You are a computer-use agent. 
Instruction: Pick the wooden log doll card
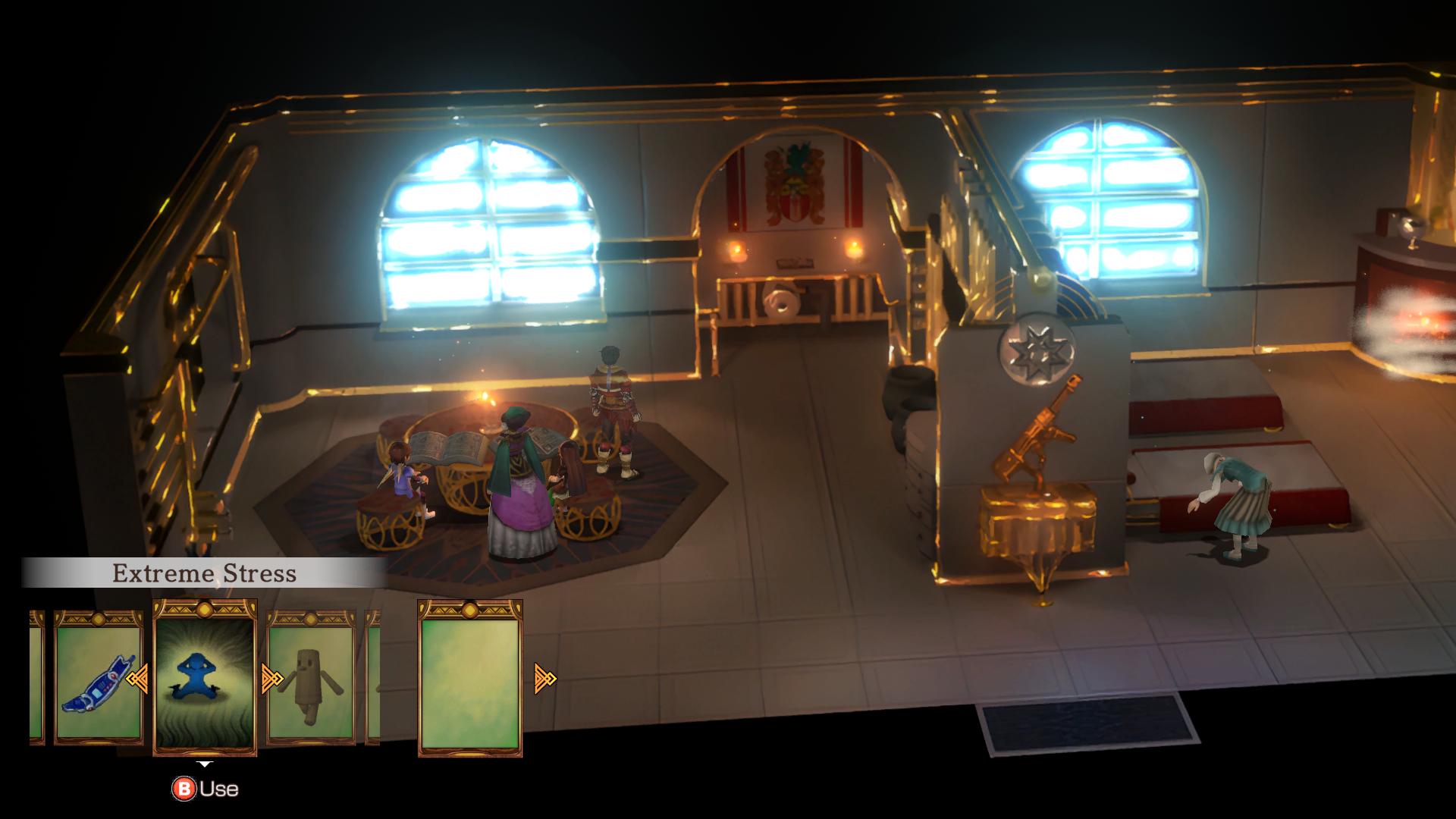coord(312,677)
